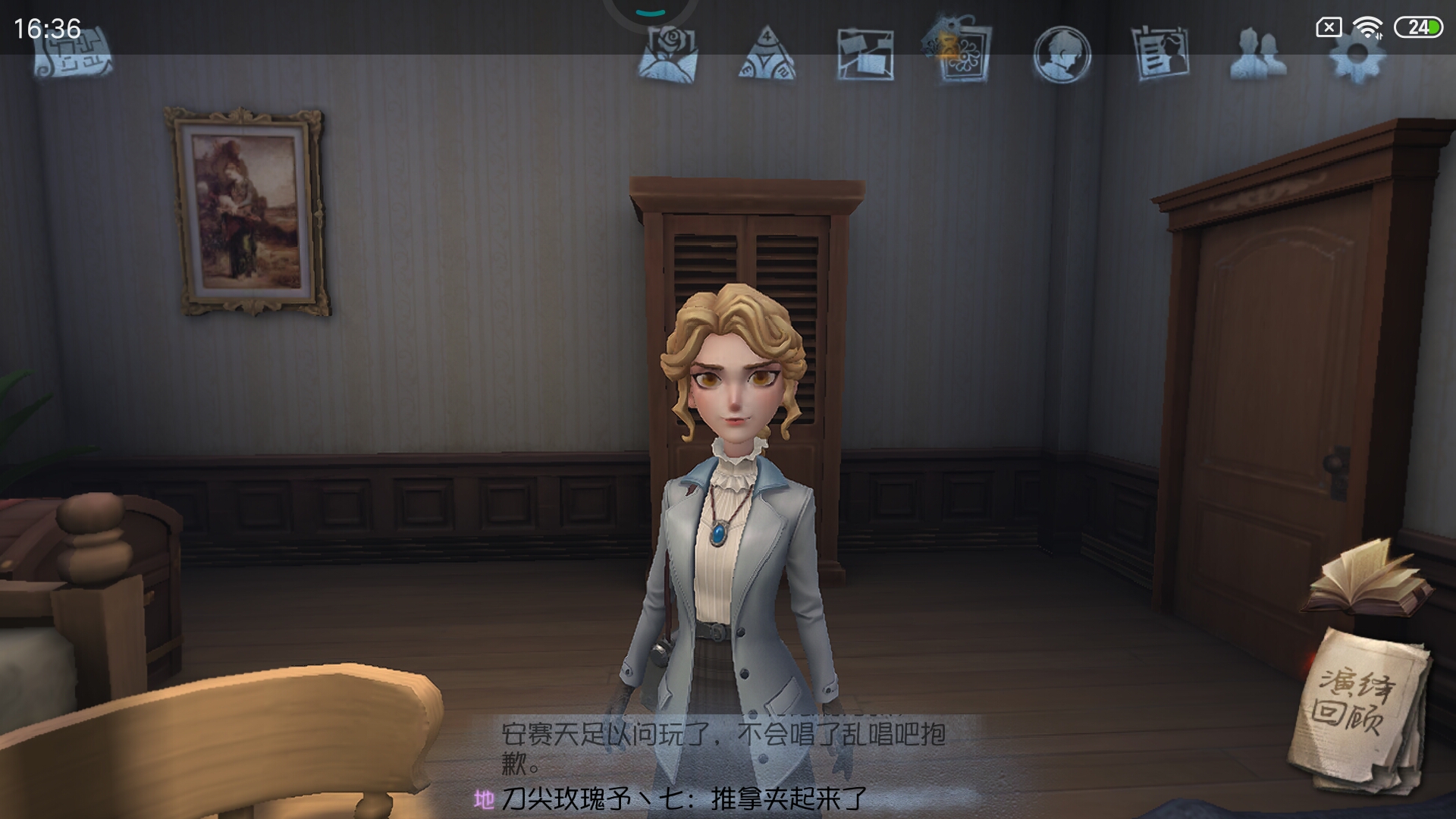Open the rose envelope mail icon

click(667, 53)
